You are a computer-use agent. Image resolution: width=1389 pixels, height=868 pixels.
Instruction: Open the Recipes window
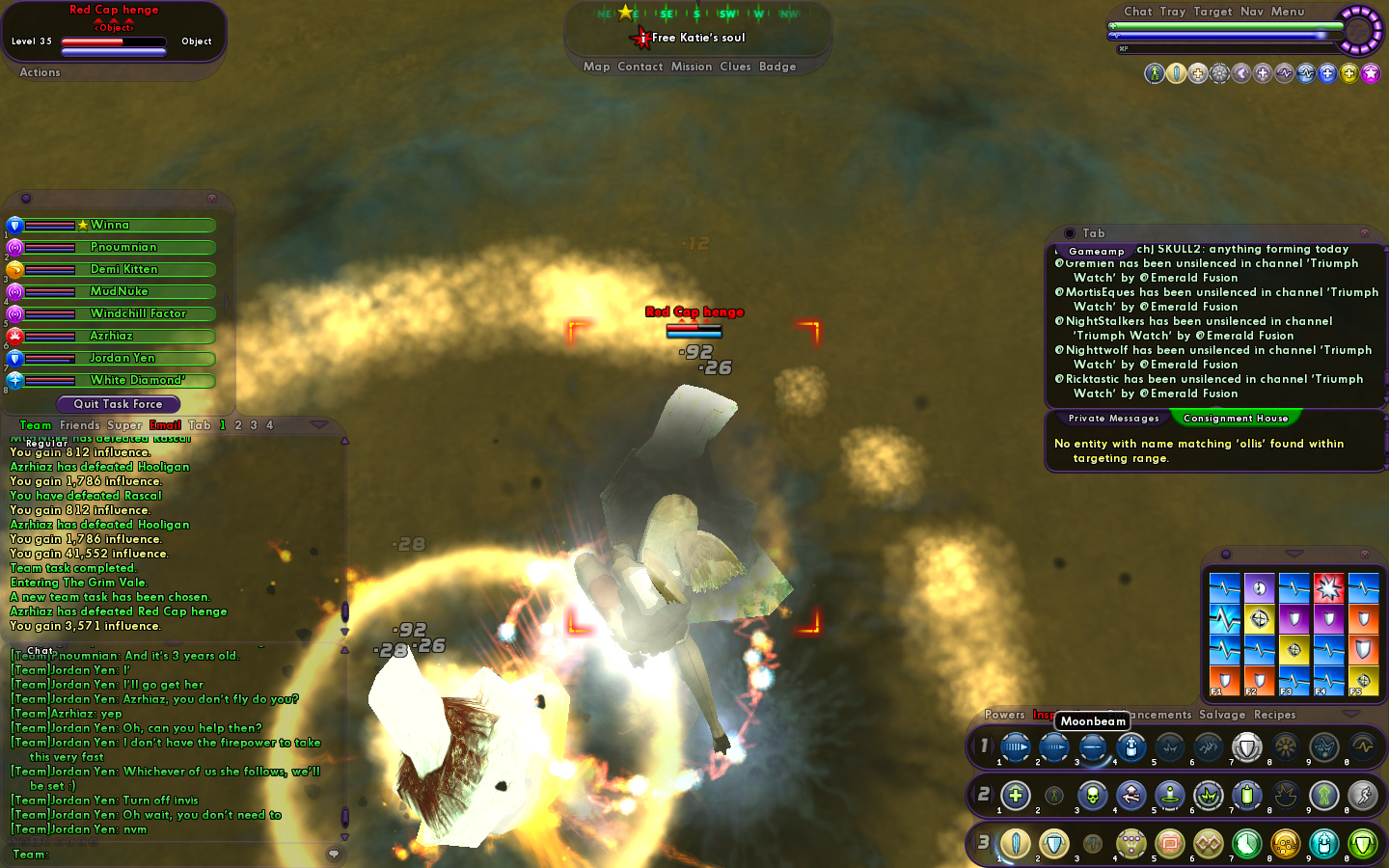(x=1274, y=715)
